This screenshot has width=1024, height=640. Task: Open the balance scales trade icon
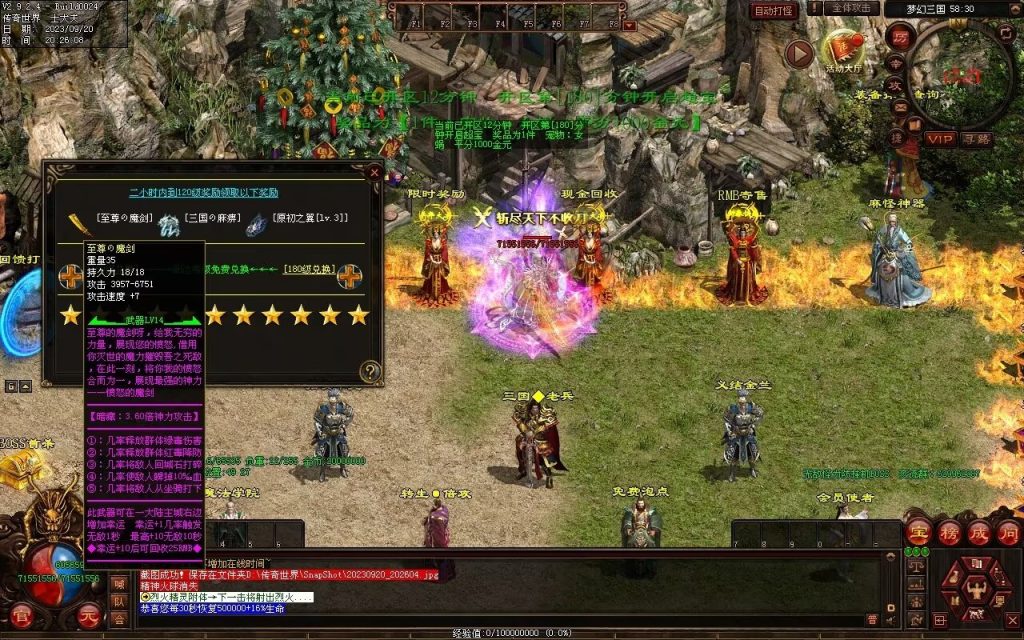coord(917,564)
